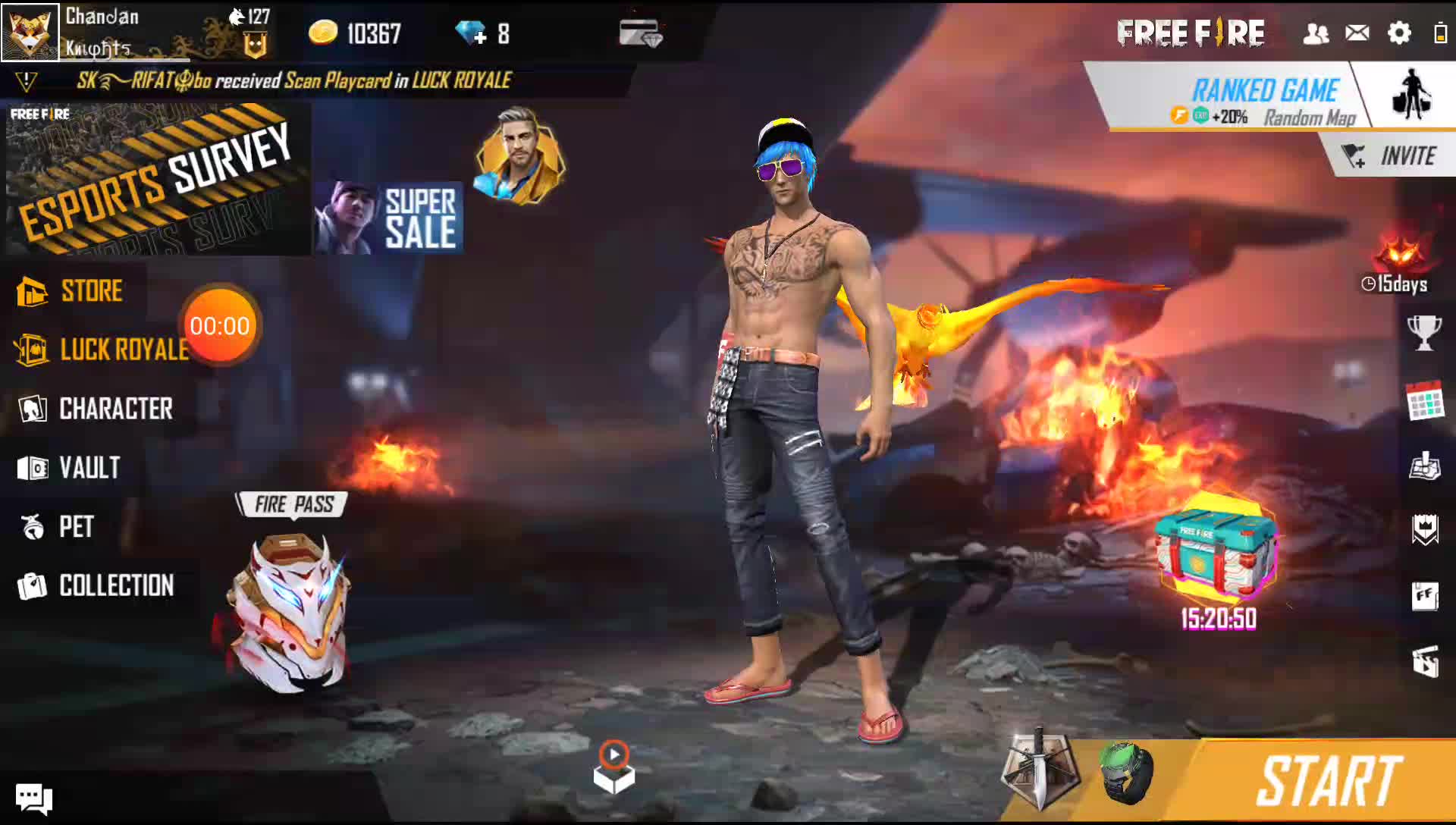This screenshot has width=1456, height=825.
Task: Add diamonds with the blue gem icon
Action: (x=471, y=33)
